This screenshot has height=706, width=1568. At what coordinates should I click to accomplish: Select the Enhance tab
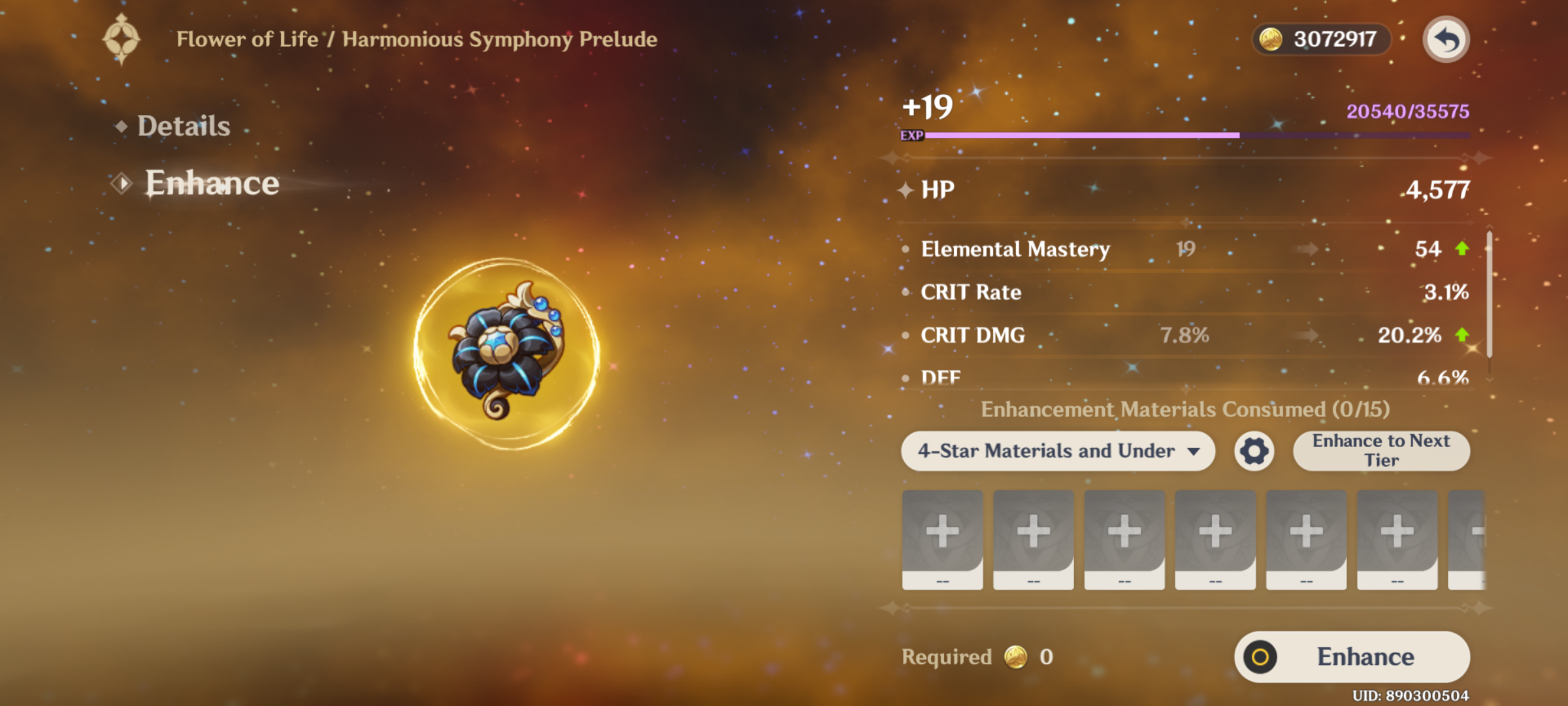click(x=211, y=183)
